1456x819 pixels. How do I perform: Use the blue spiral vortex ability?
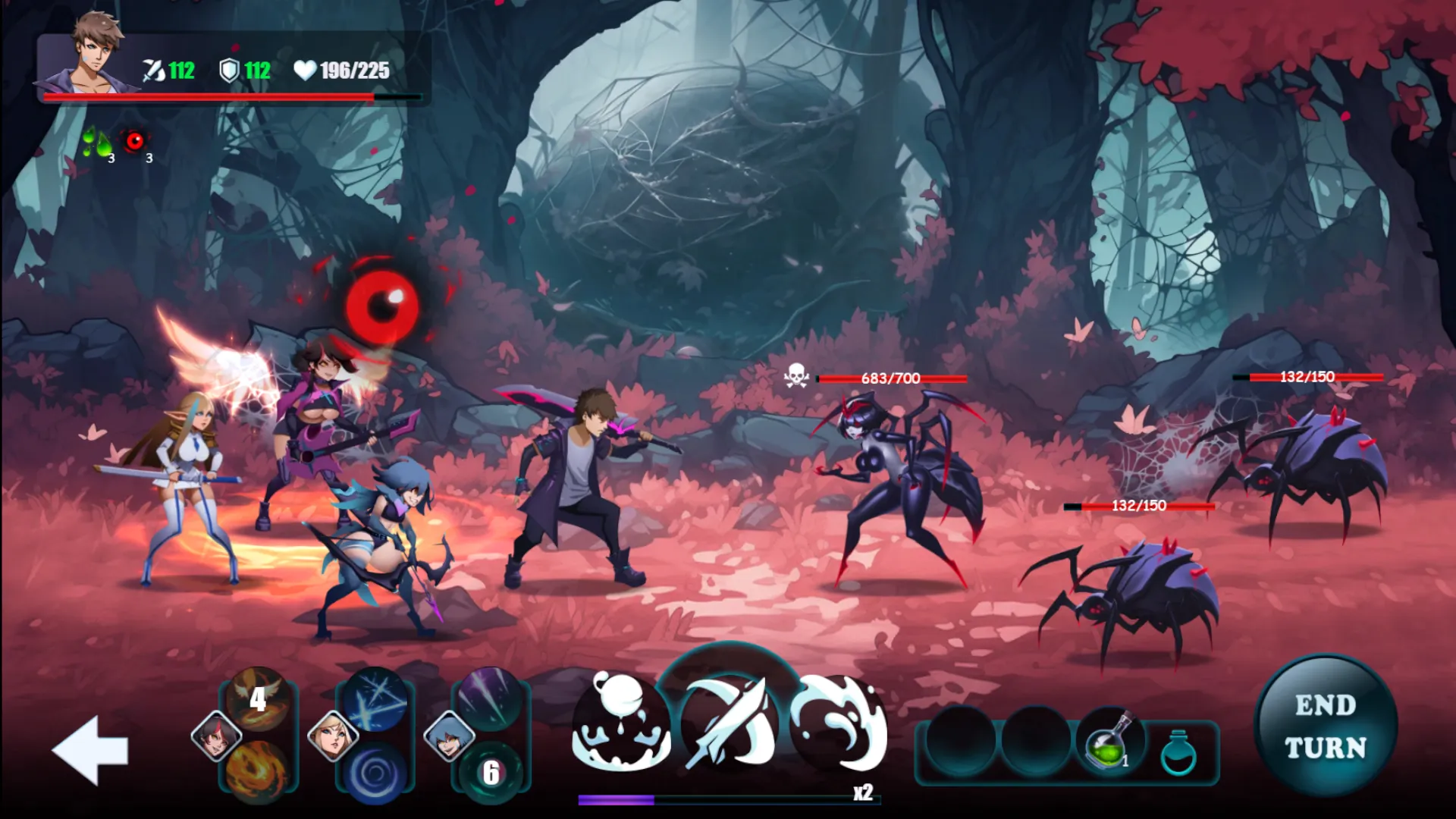click(x=375, y=771)
